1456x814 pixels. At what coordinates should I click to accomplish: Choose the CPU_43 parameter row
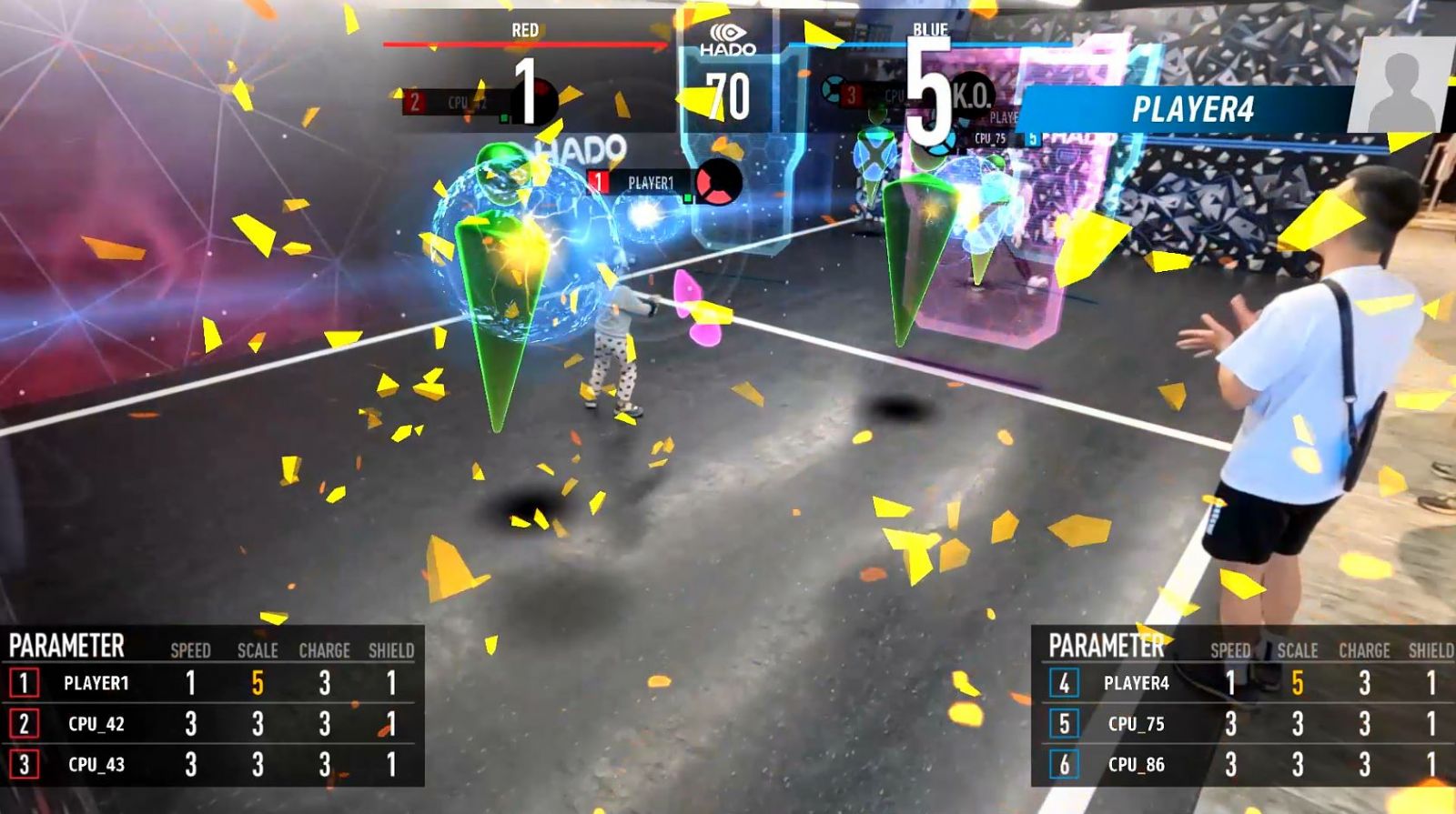211,765
